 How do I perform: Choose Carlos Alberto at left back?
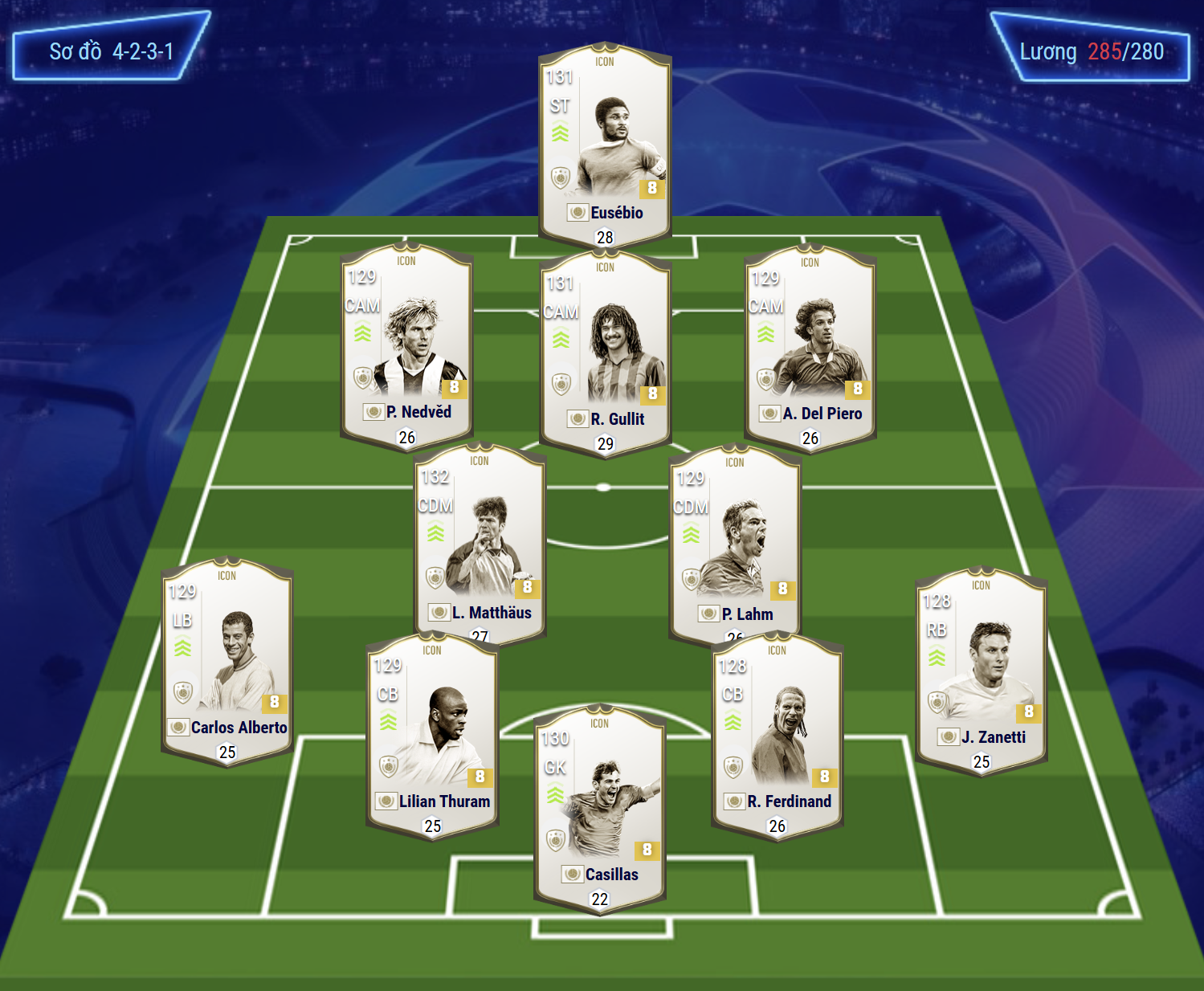[227, 660]
